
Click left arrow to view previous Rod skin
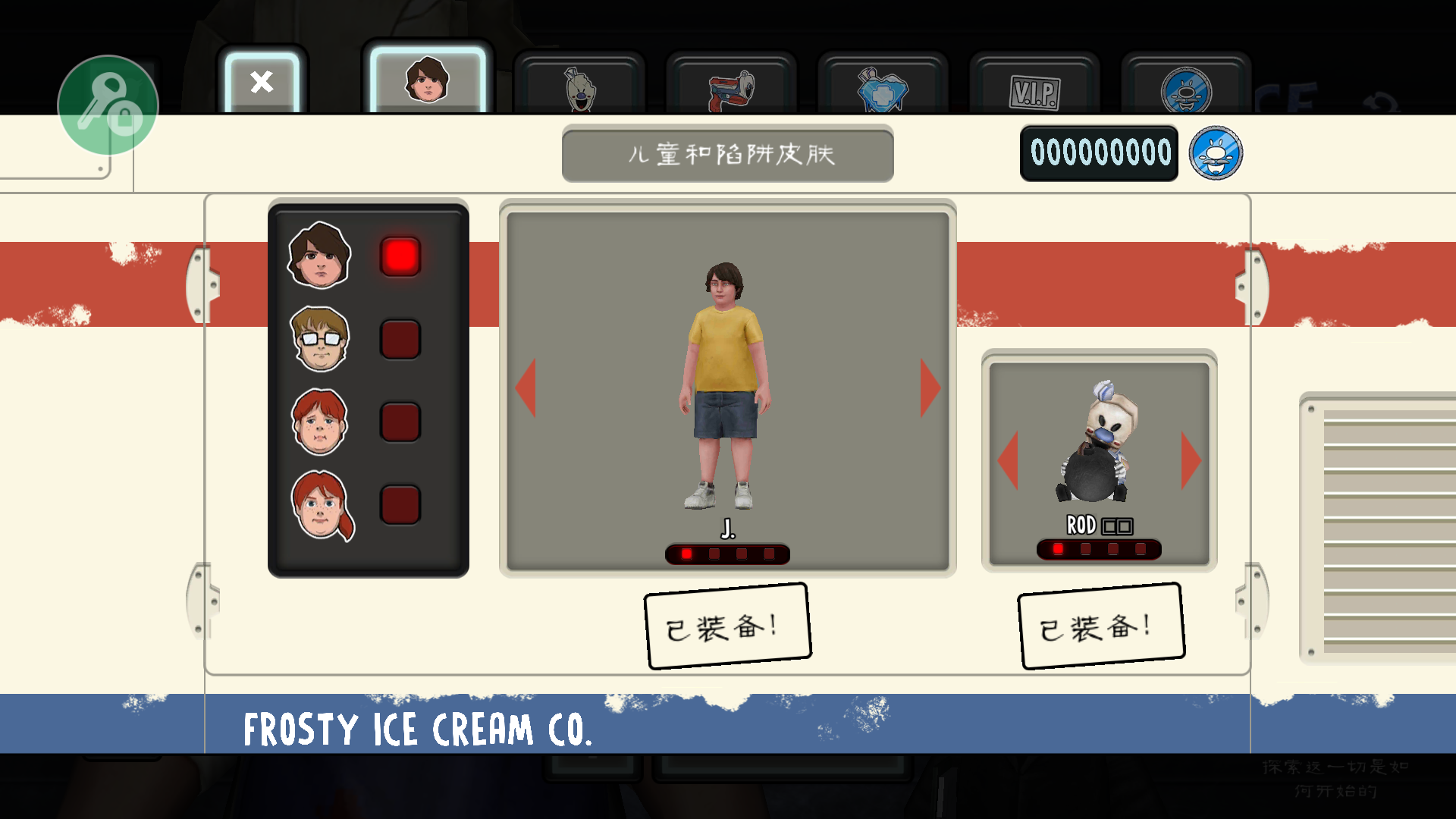[1009, 461]
